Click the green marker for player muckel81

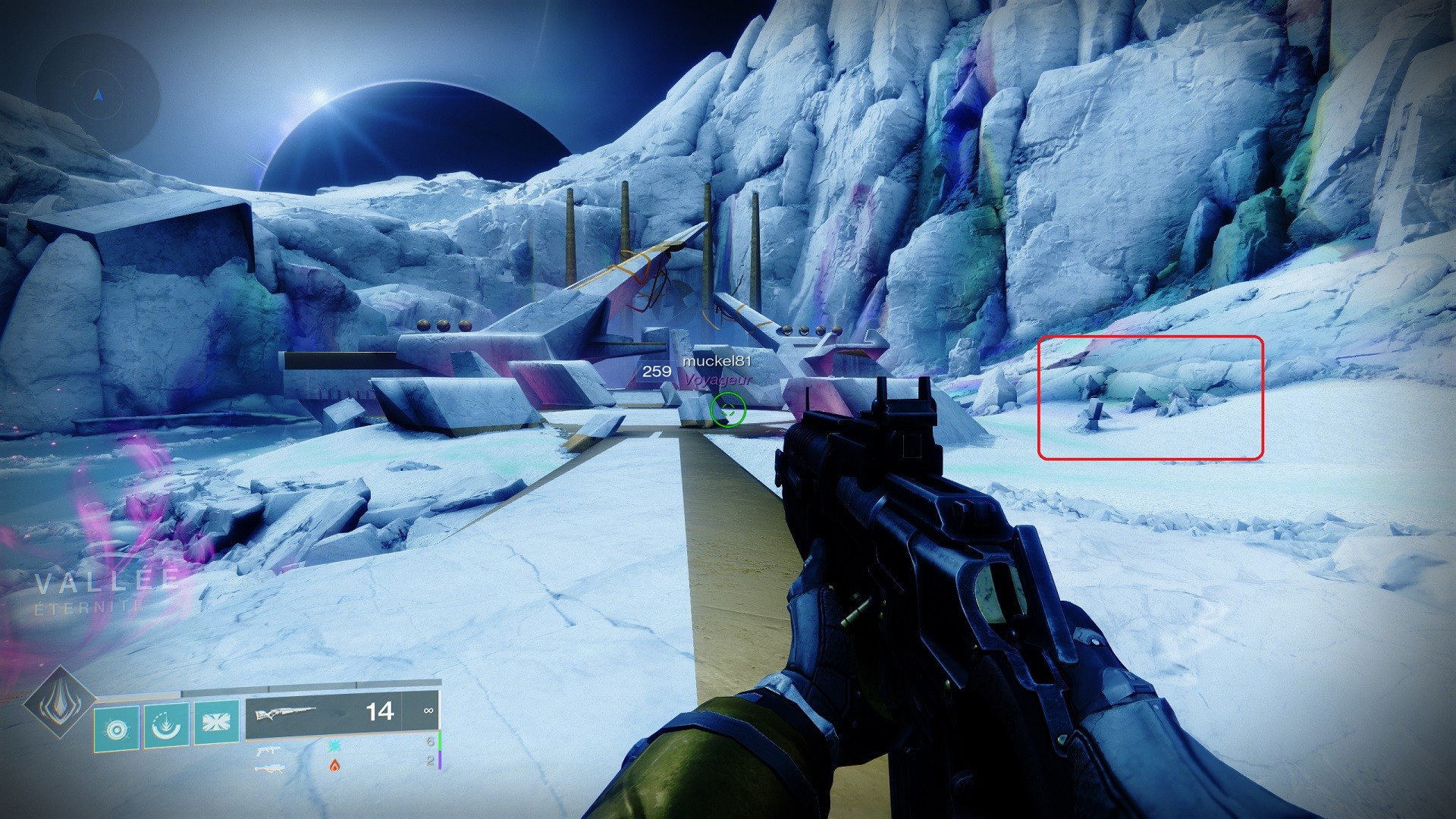pos(728,410)
